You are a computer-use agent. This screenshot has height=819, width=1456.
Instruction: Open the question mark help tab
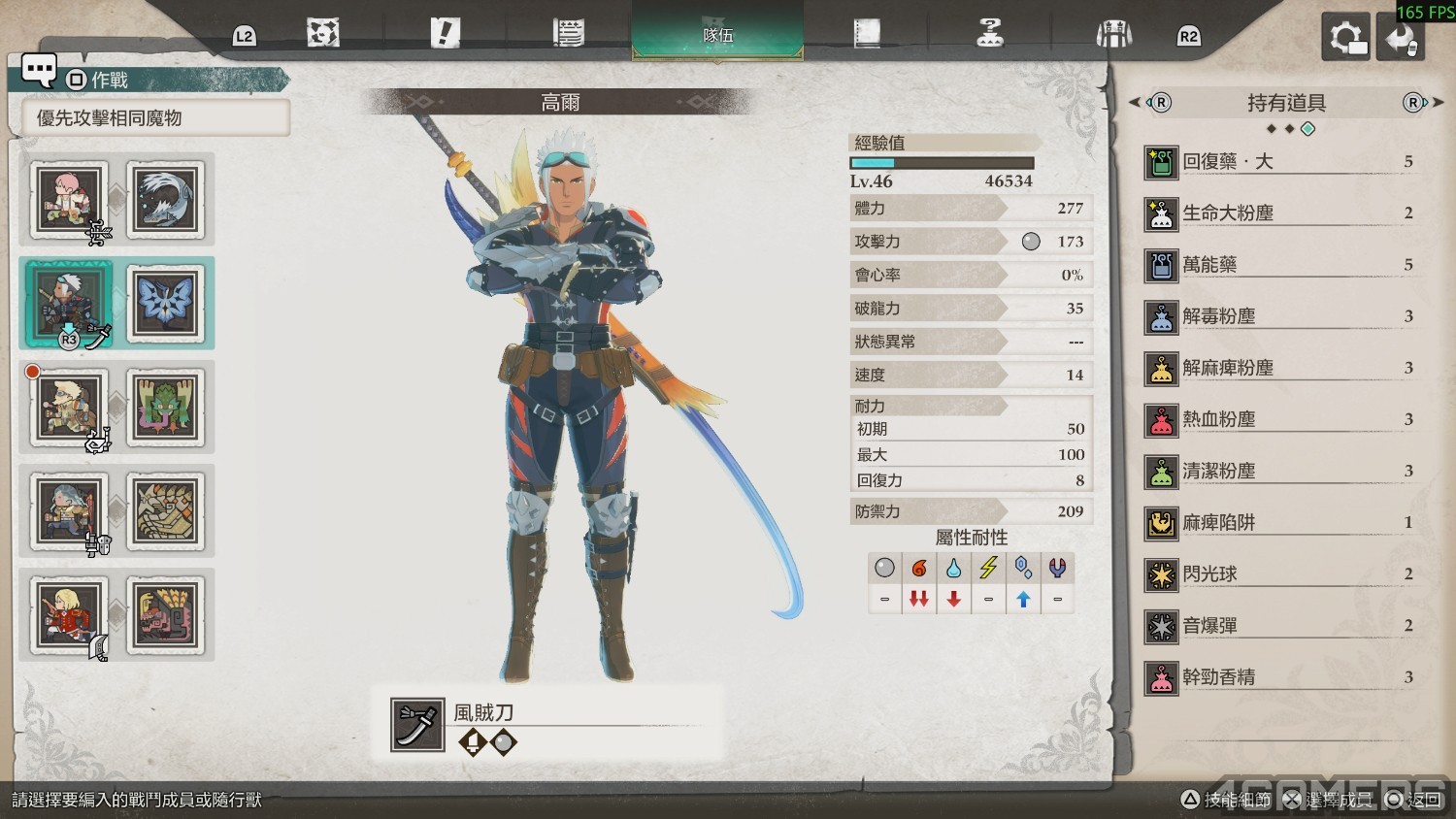989,34
